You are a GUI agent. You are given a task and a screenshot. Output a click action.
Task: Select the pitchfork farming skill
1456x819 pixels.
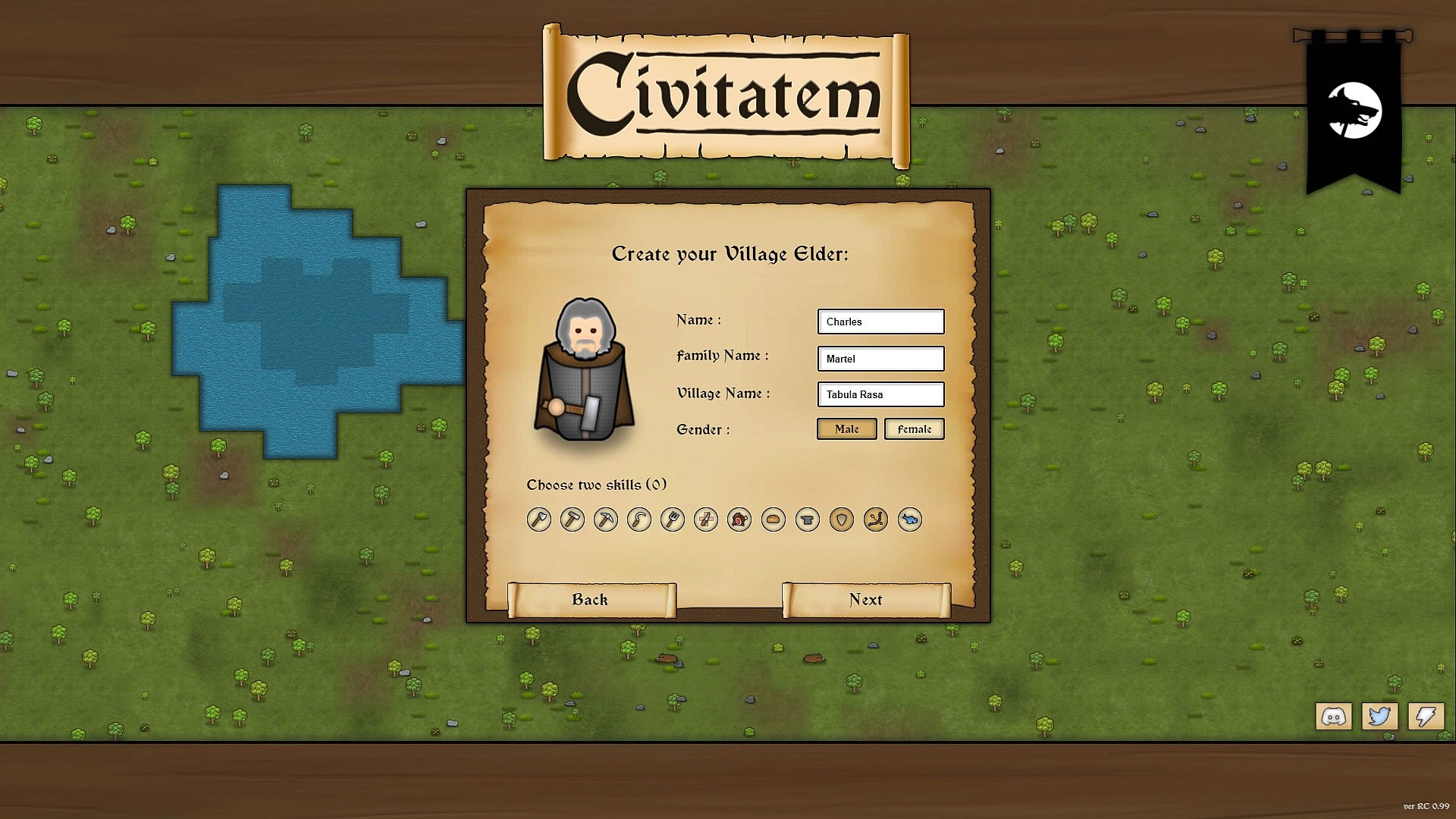coord(673,519)
